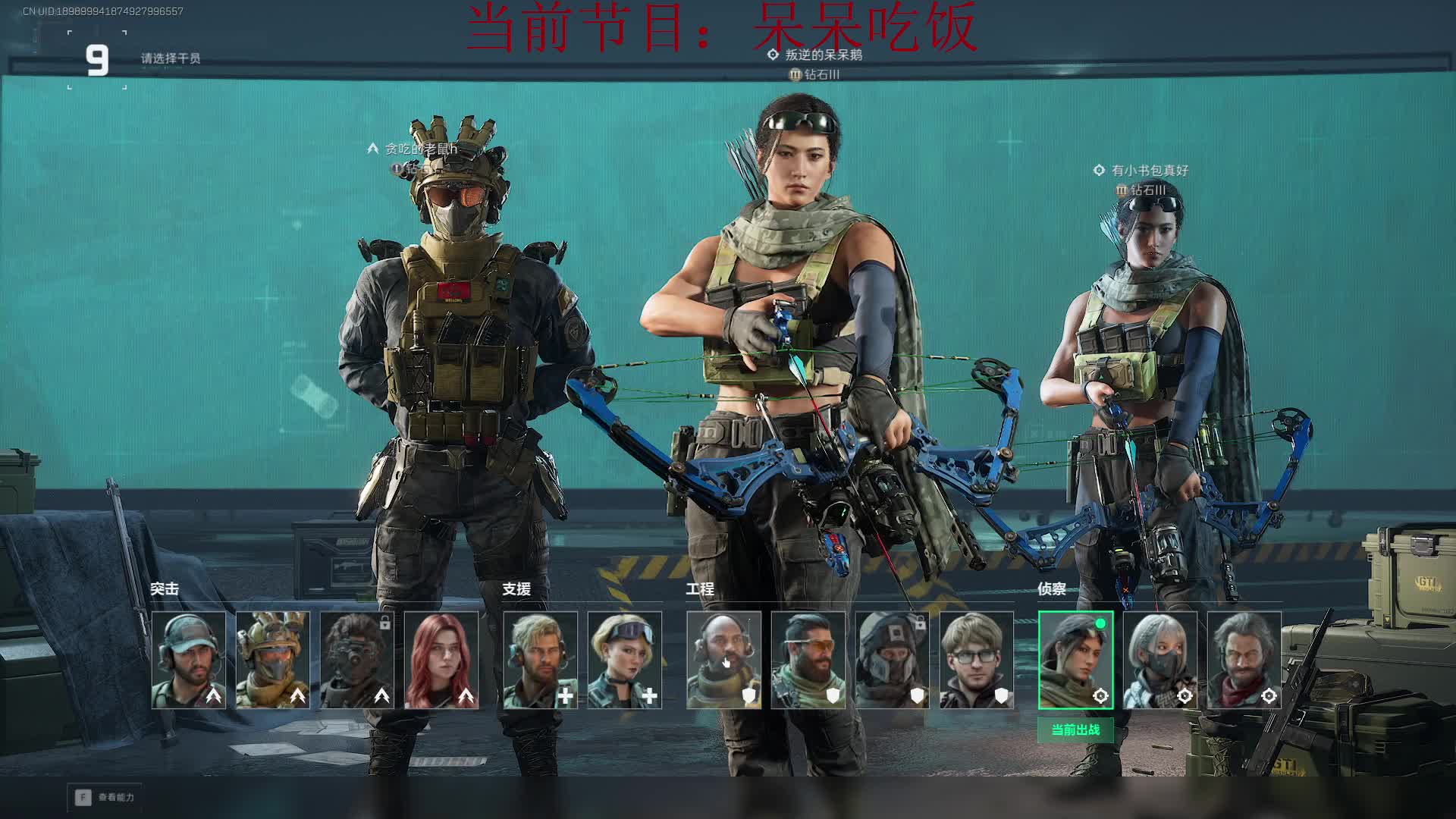
Task: Pick the locked assault operator in dark mask
Action: [357, 660]
